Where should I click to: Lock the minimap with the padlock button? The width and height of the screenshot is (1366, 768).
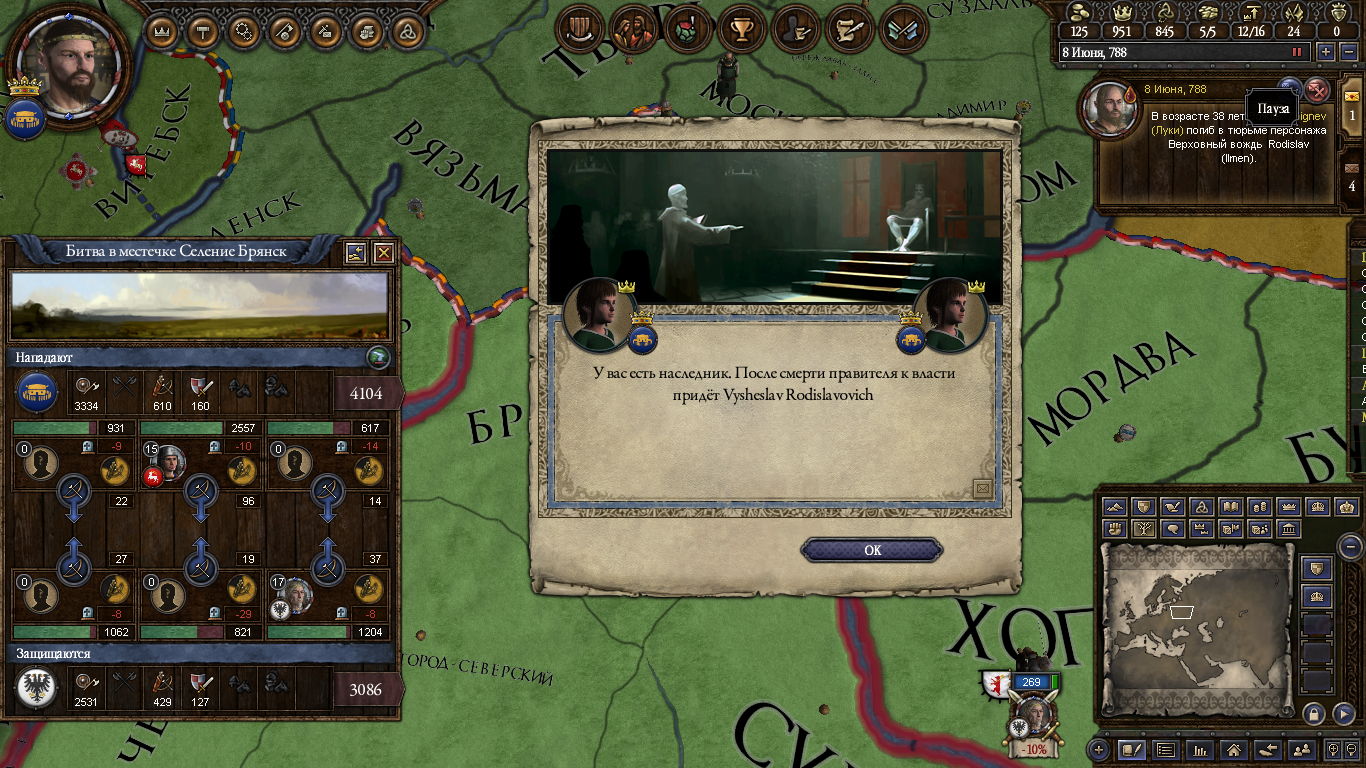point(1314,713)
